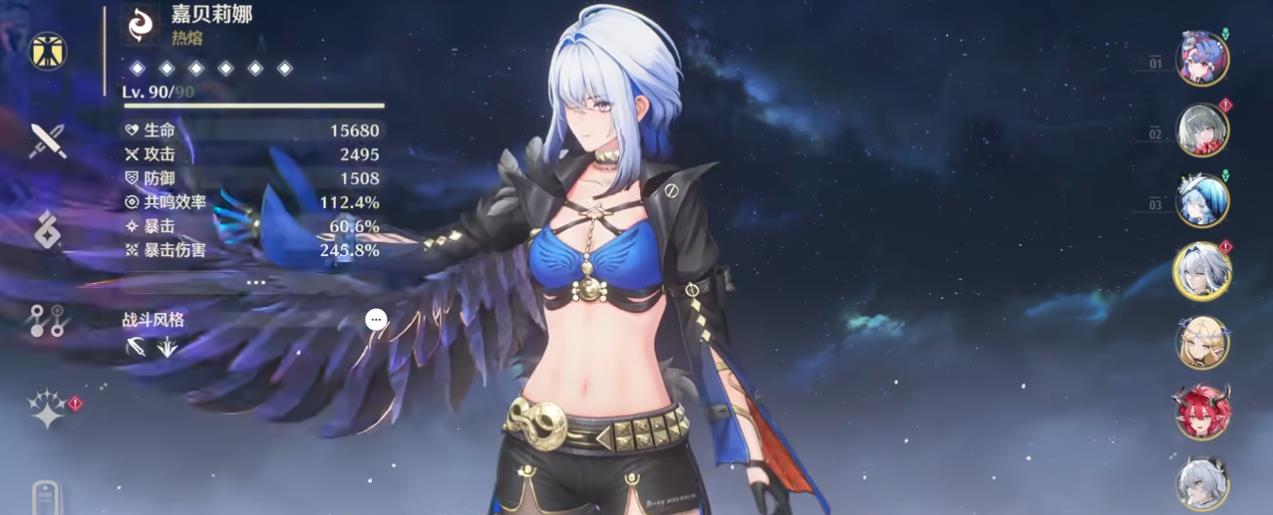Image resolution: width=1273 pixels, height=515 pixels.
Task: Select the bottom white-haired character portrait
Action: pyautogui.click(x=1201, y=482)
